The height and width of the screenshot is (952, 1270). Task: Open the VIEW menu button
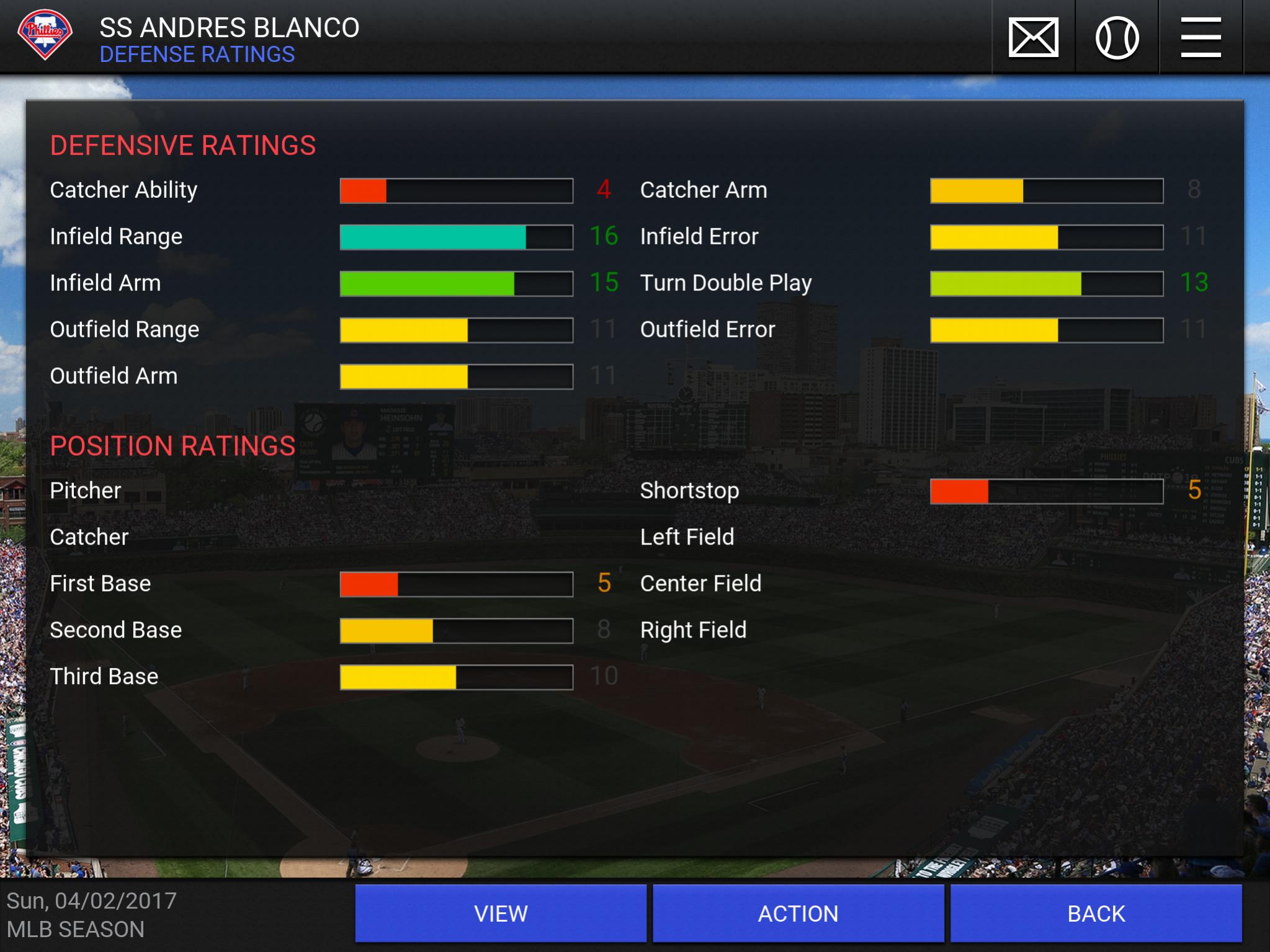tap(501, 913)
